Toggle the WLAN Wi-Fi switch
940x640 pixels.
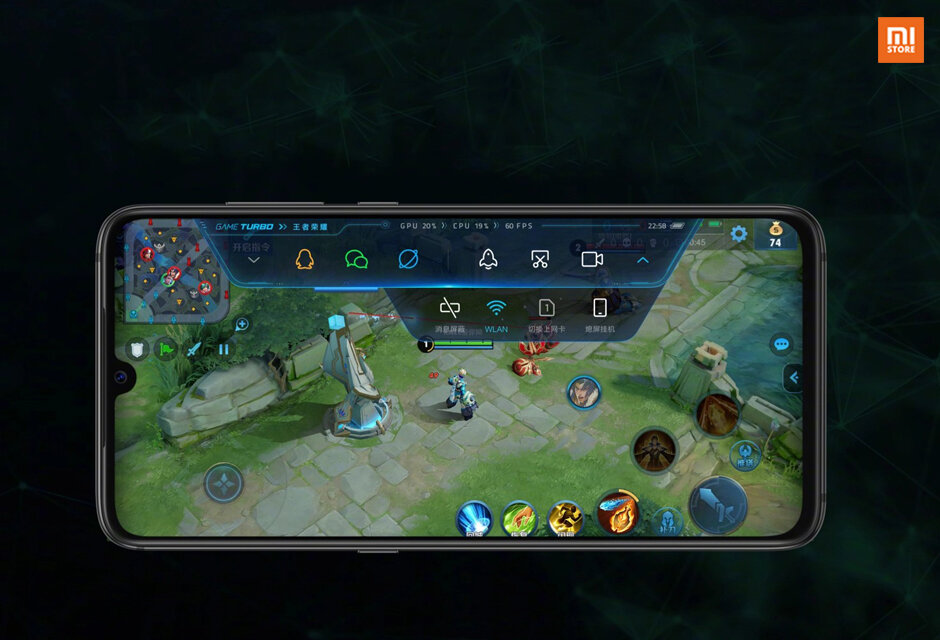496,308
